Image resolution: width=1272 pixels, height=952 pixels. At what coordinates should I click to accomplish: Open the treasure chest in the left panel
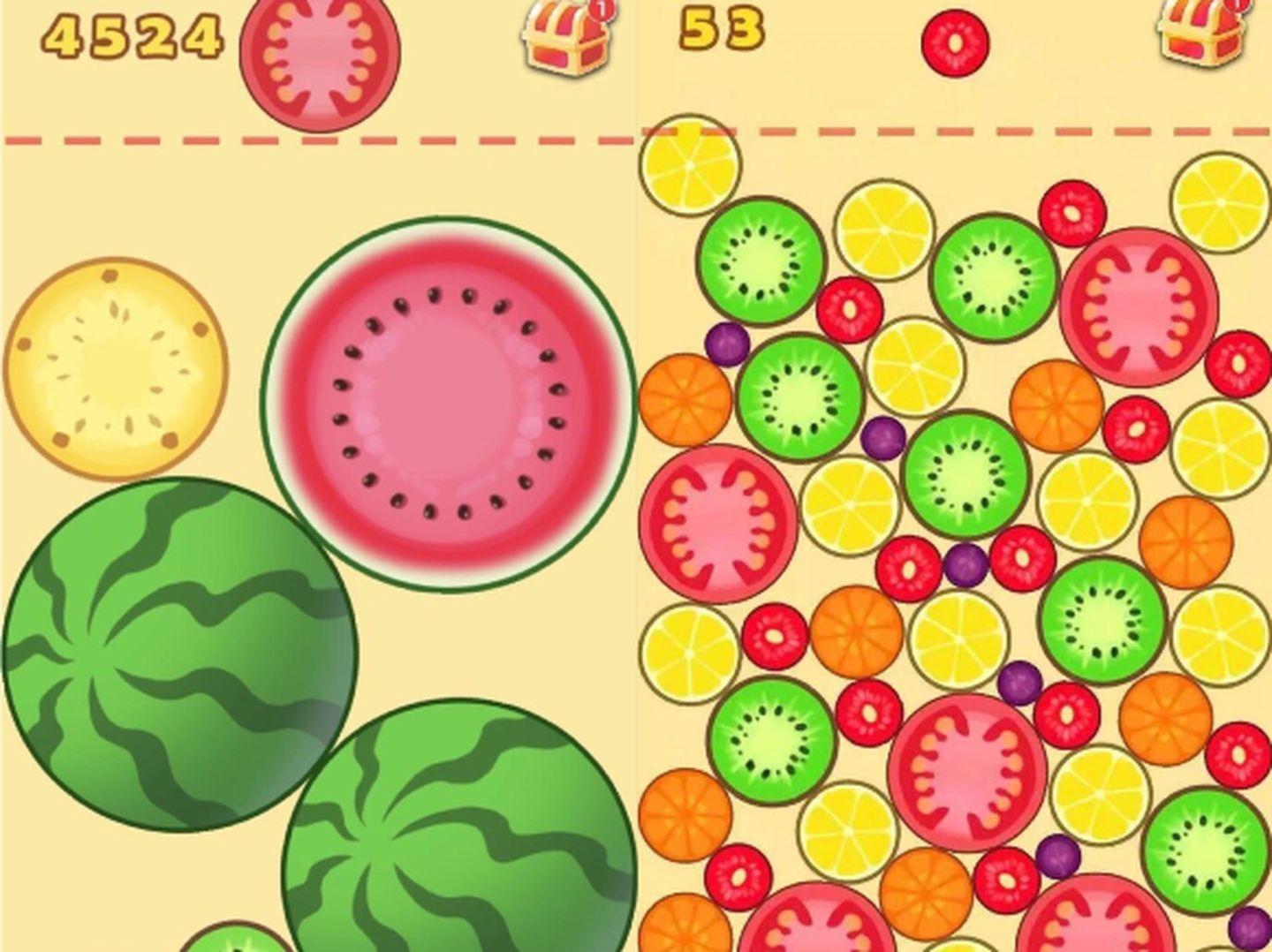click(564, 40)
